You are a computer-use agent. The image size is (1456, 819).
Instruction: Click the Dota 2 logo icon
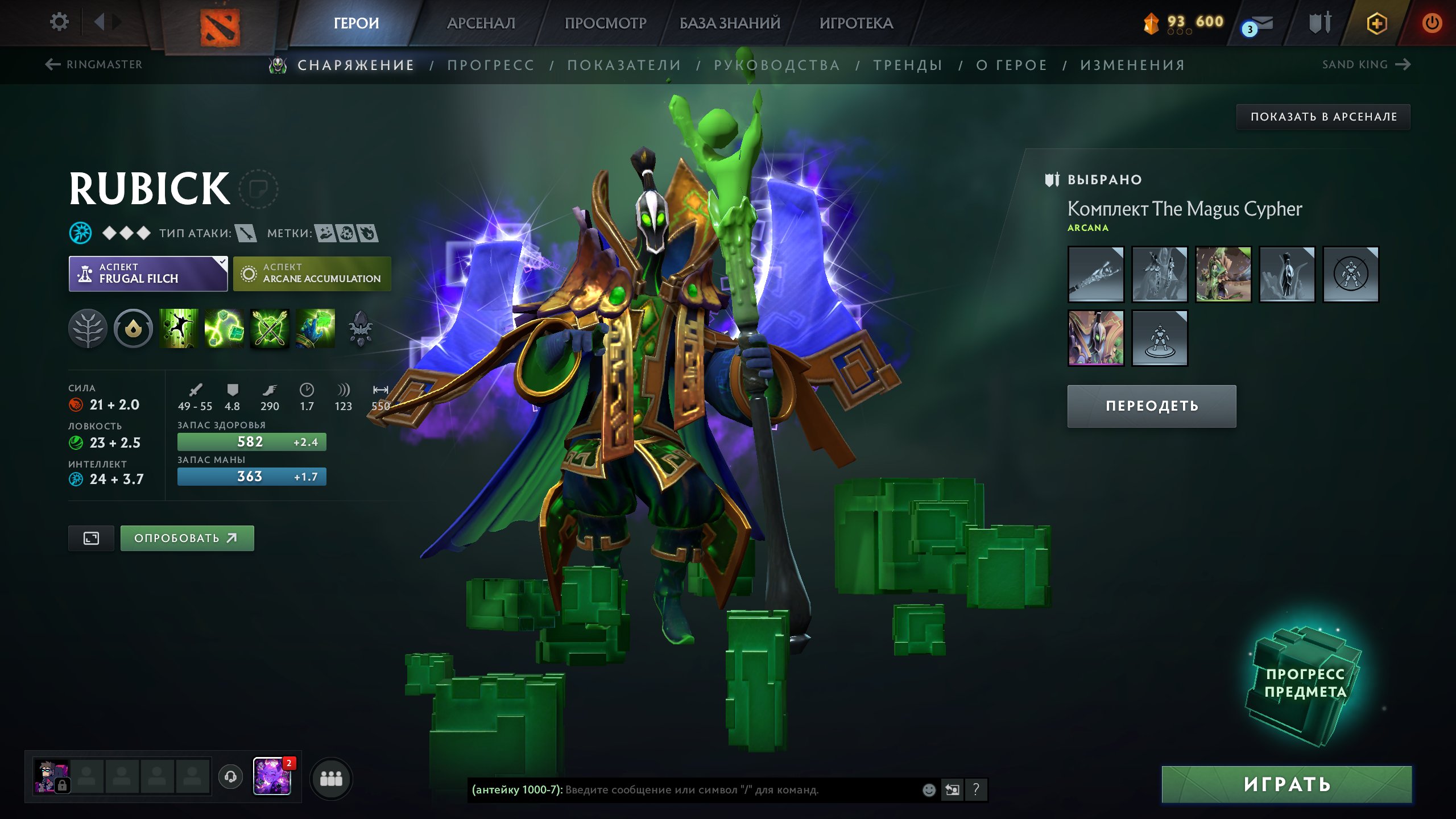(221, 23)
